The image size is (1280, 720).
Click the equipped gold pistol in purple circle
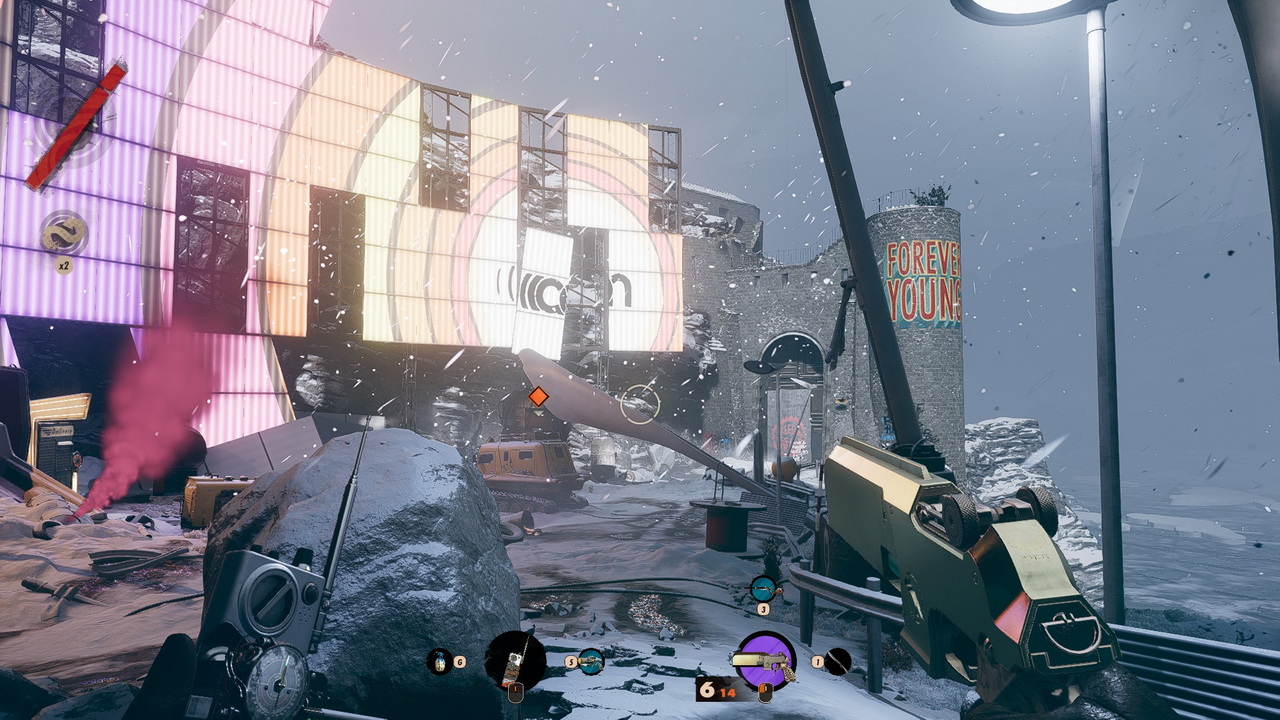[x=765, y=660]
